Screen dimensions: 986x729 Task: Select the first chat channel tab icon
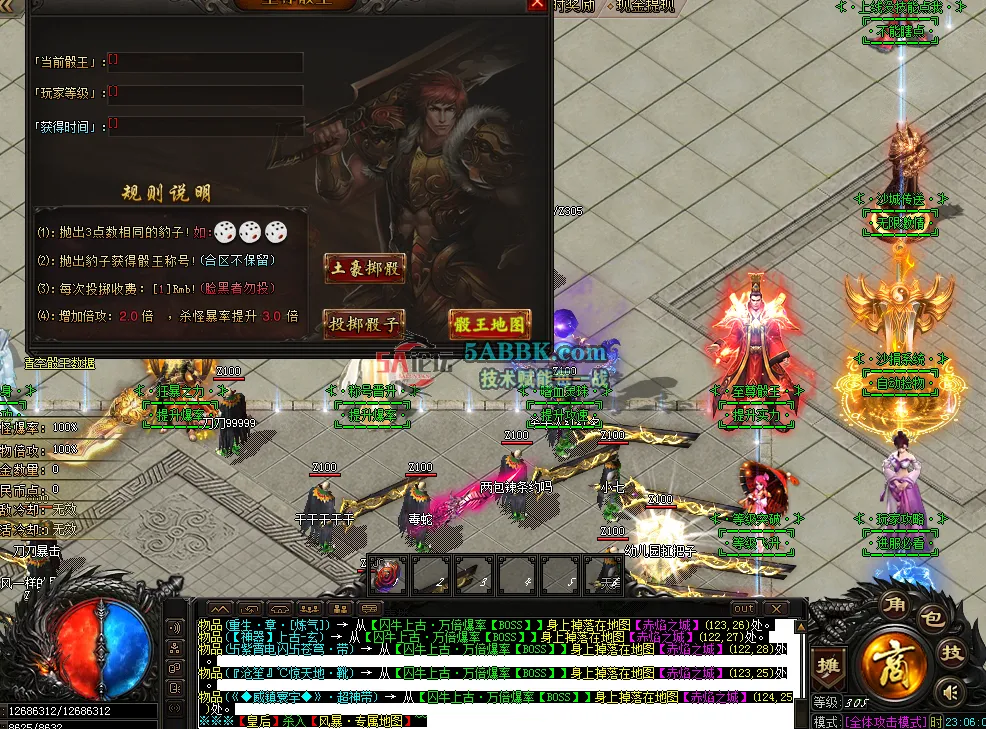(x=219, y=608)
